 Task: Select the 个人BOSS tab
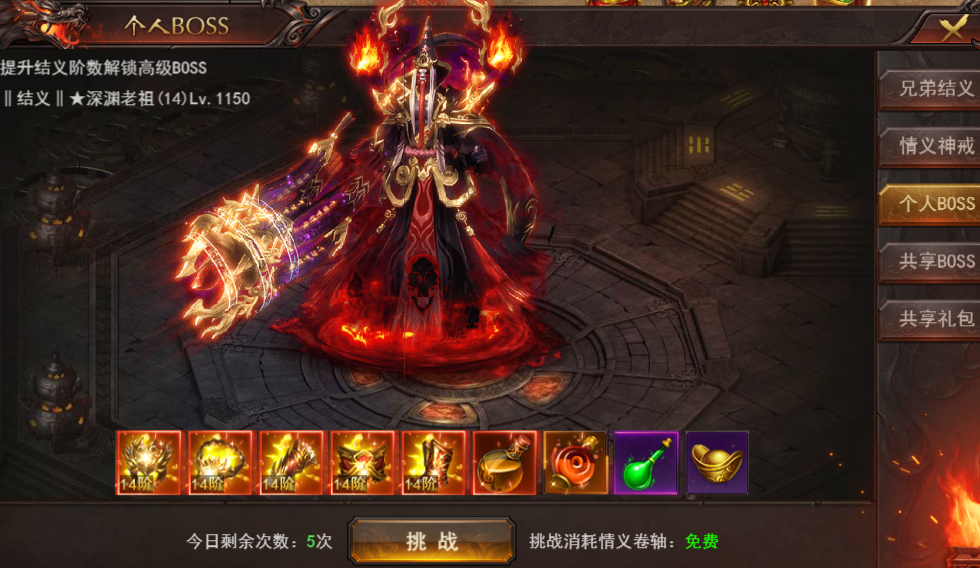(931, 203)
